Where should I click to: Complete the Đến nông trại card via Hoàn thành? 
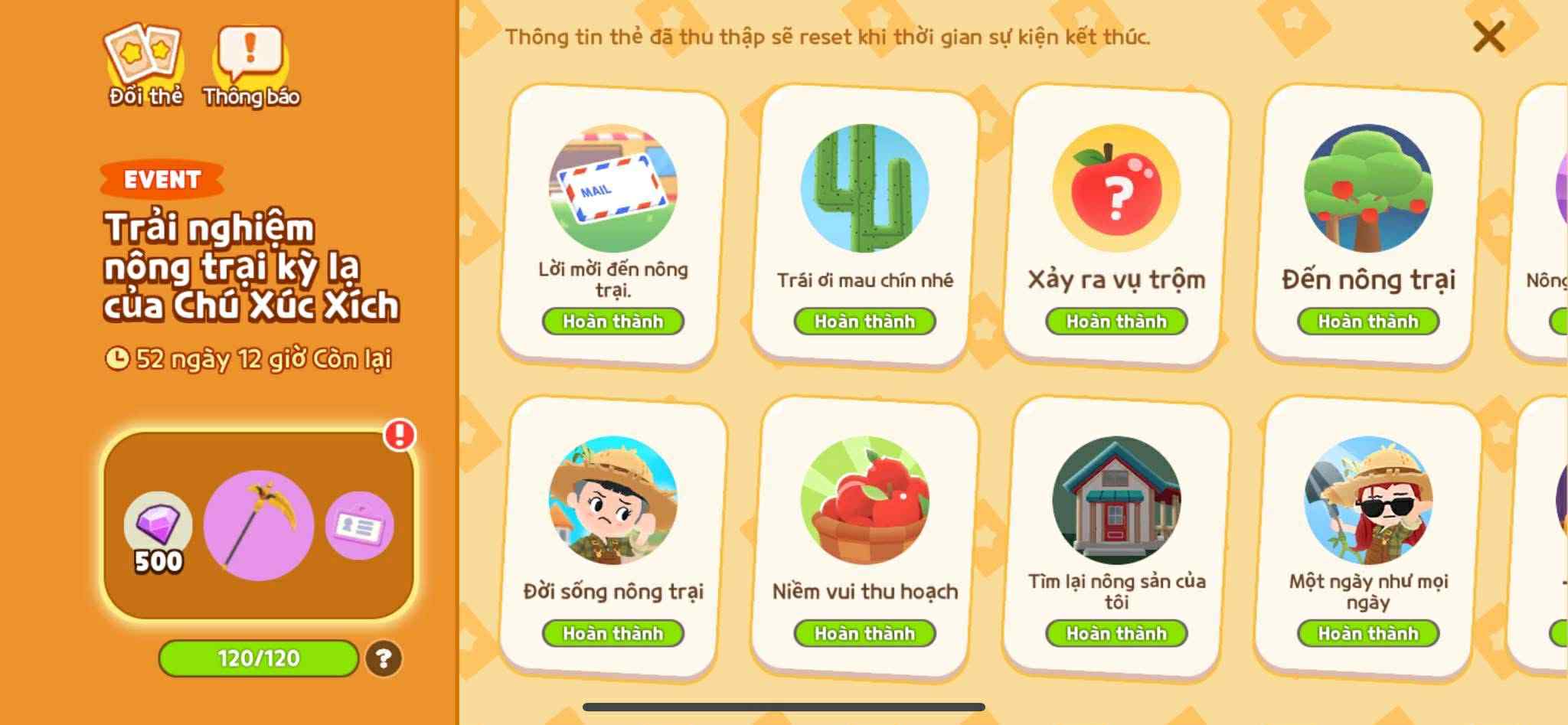(x=1367, y=322)
